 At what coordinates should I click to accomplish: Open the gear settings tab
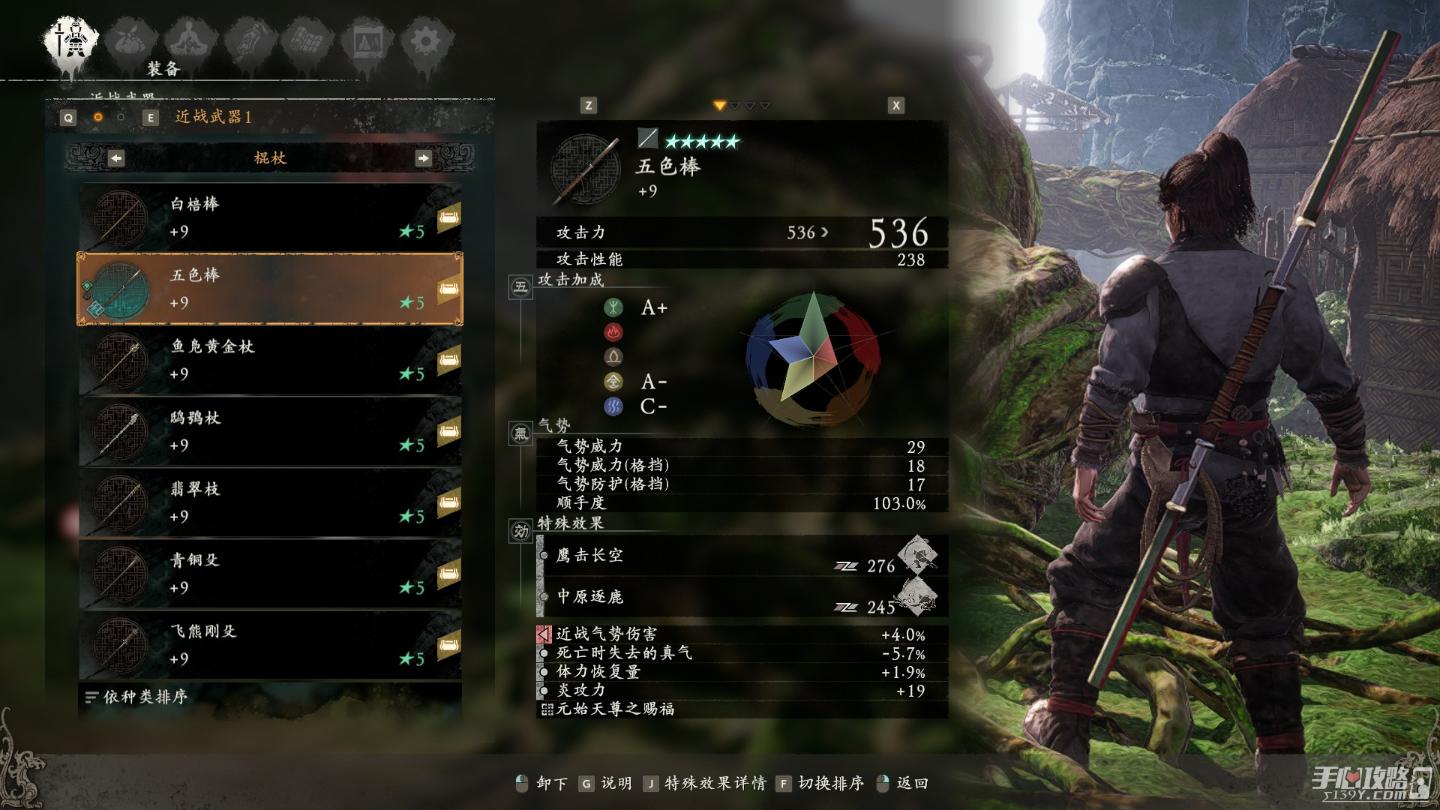click(x=427, y=40)
